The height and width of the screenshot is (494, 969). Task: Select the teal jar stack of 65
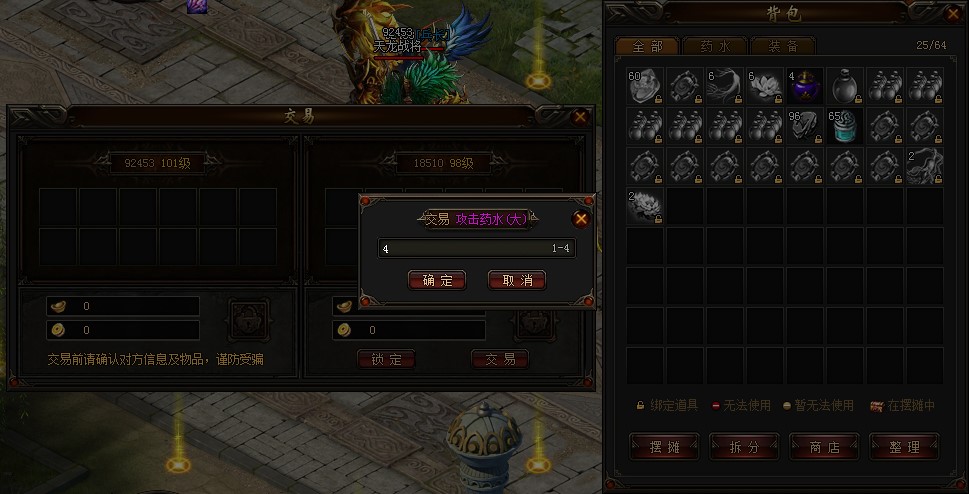click(x=845, y=126)
